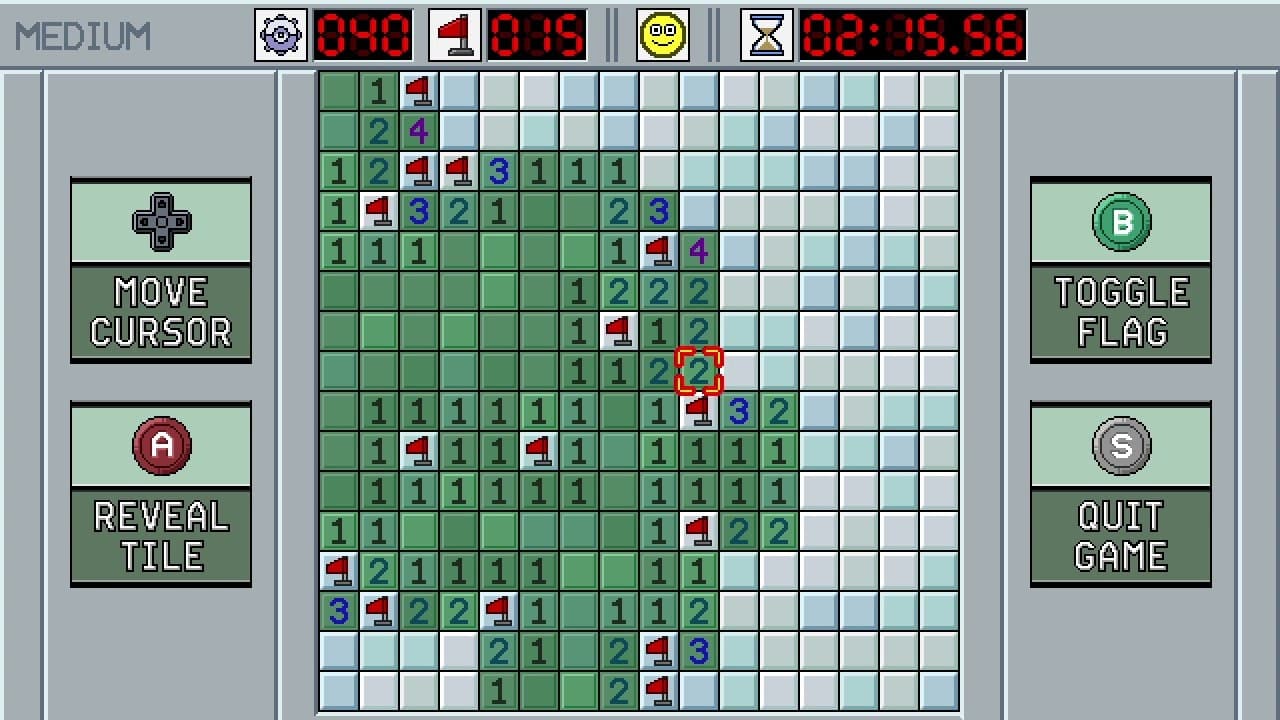Click the green B Toggle Flag icon
The image size is (1280, 720).
tap(1120, 222)
